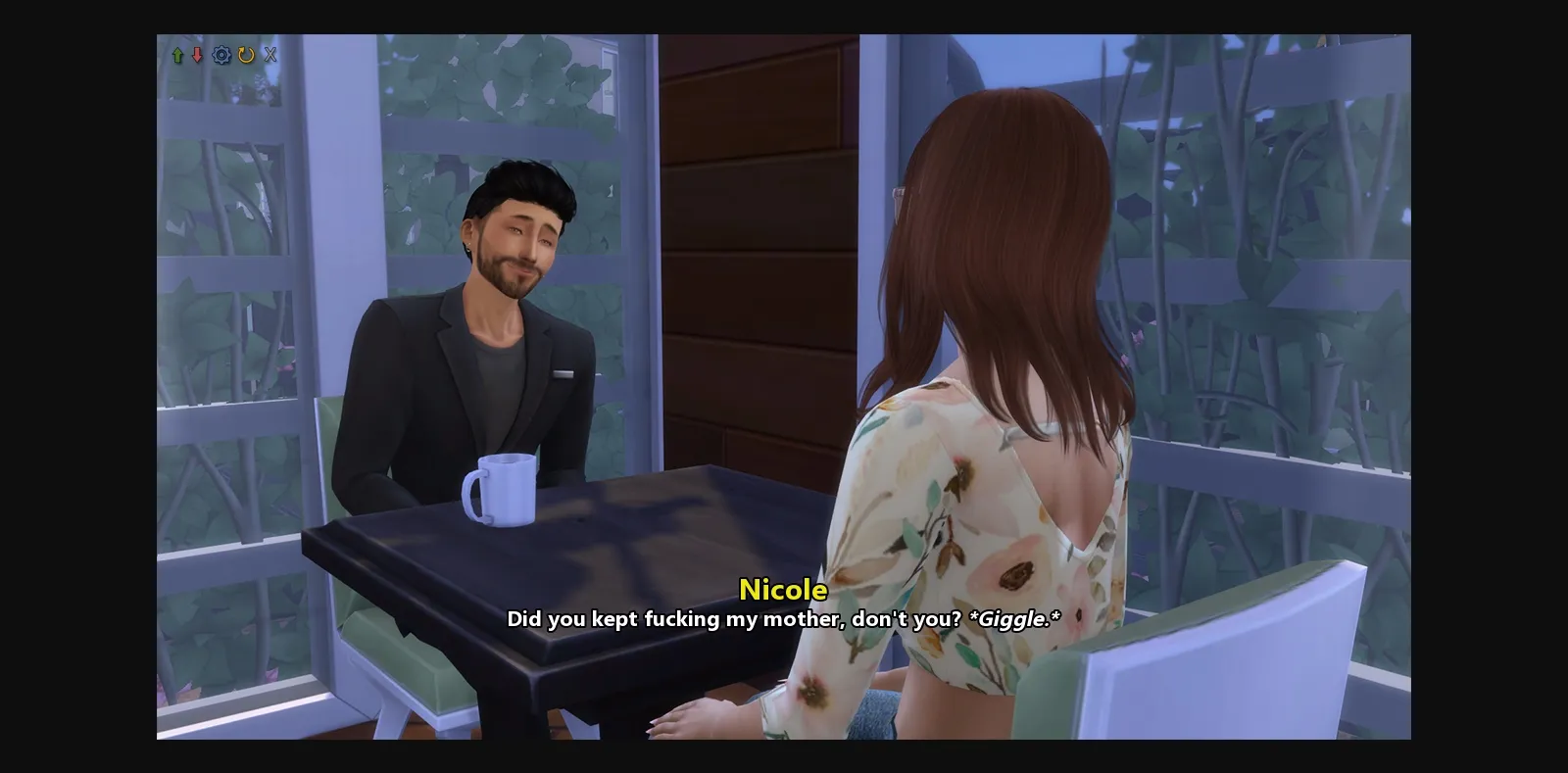The image size is (1568, 773).
Task: Click the Nicole name label
Action: (x=783, y=591)
